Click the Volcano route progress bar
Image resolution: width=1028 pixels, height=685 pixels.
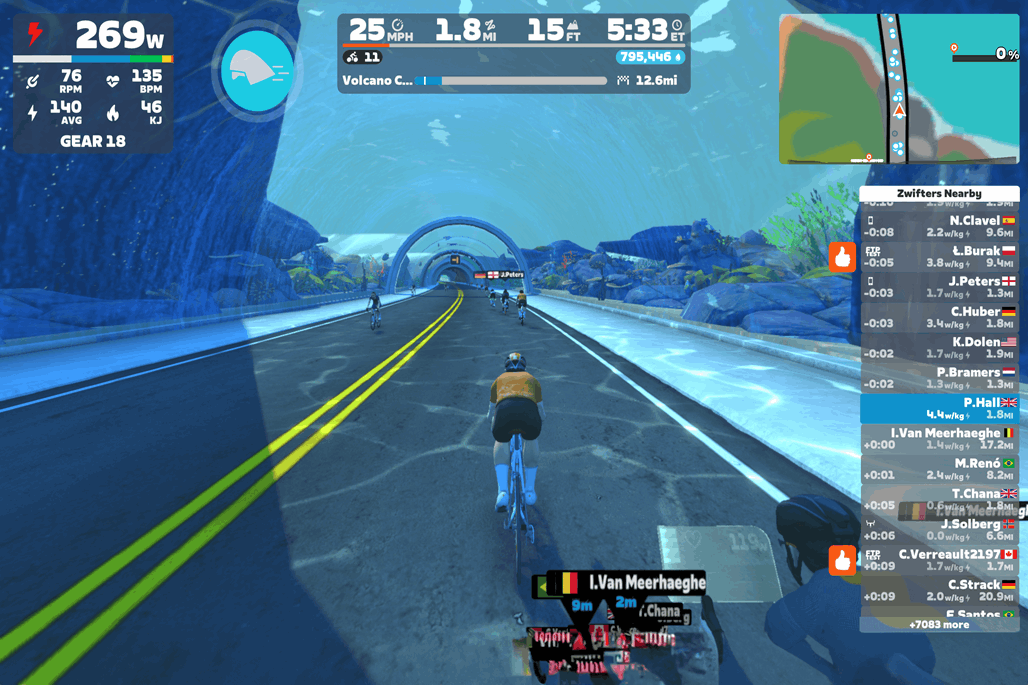pyautogui.click(x=512, y=81)
